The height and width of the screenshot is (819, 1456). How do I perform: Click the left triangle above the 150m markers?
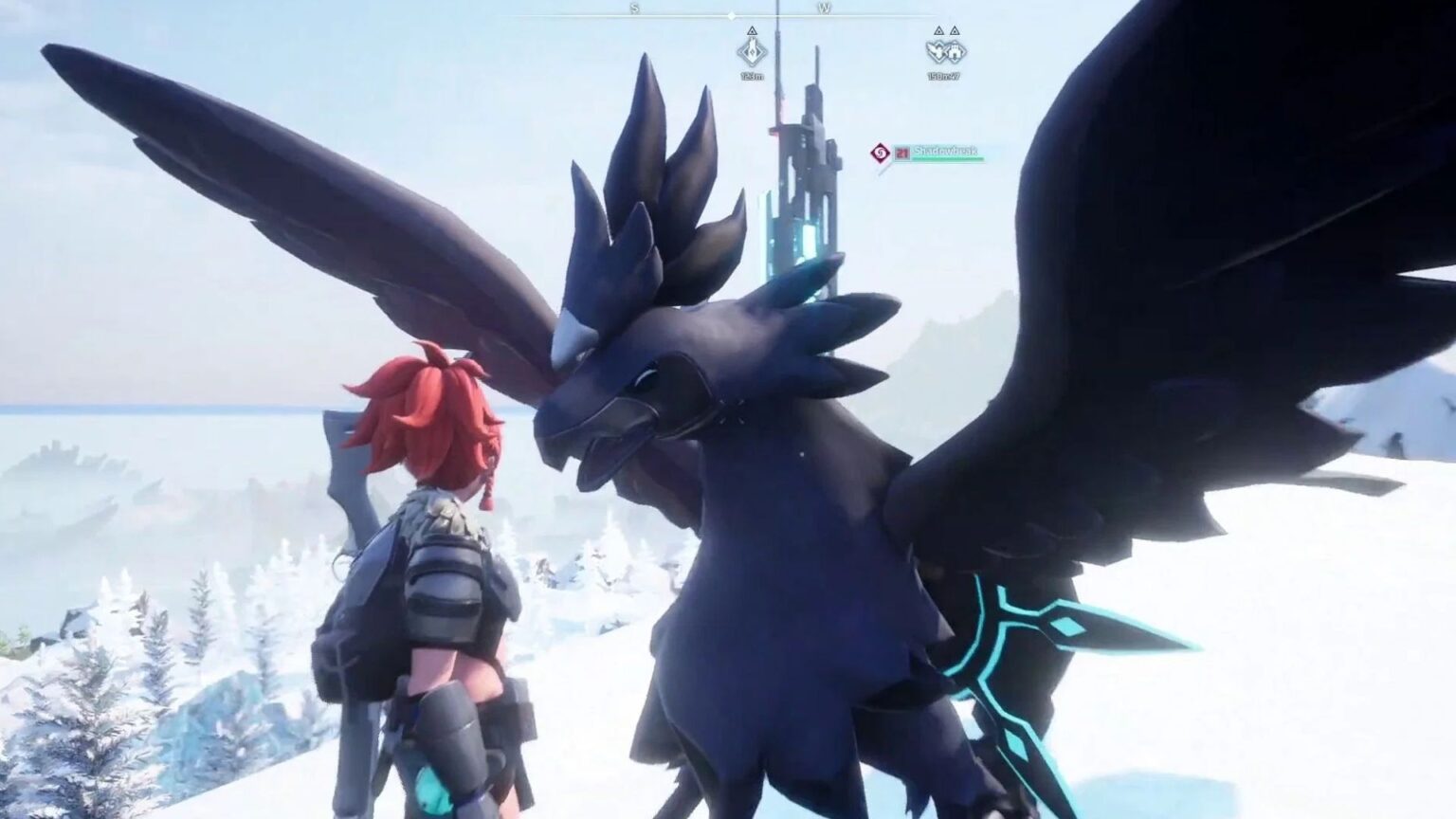pos(937,30)
